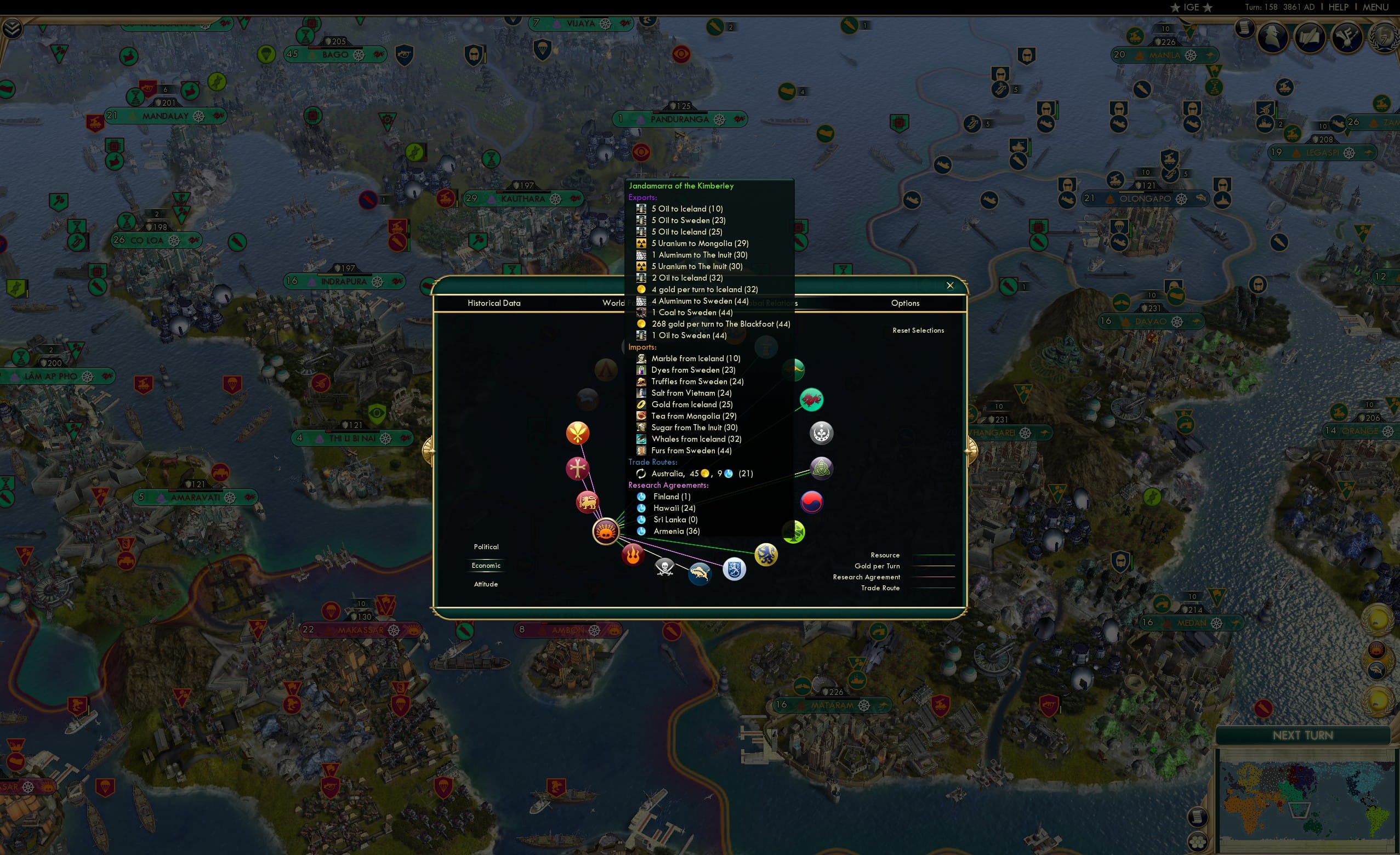
Task: Click the yellow Sweden lion civilization icon
Action: pyautogui.click(x=766, y=555)
